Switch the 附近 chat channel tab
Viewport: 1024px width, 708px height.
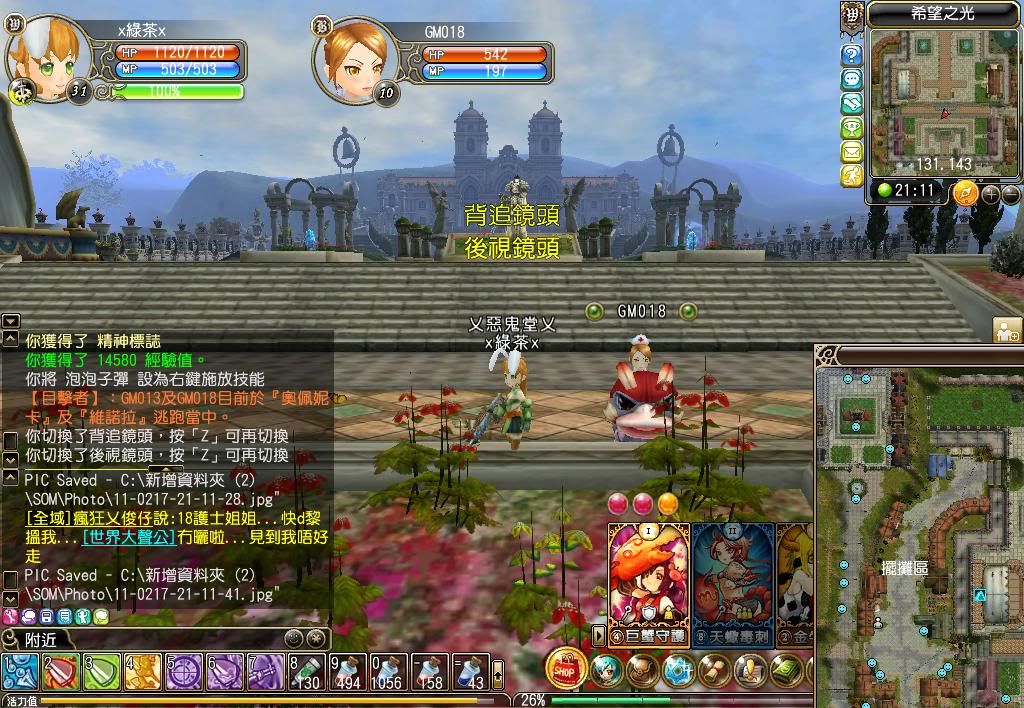(x=40, y=639)
